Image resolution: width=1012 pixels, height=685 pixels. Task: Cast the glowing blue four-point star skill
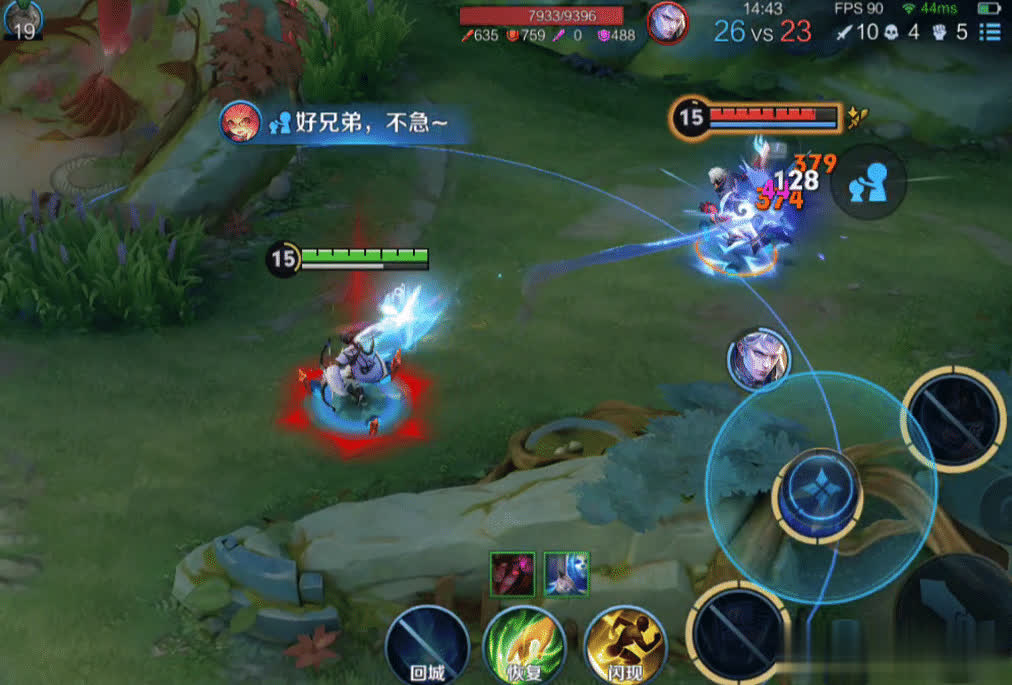click(x=817, y=494)
